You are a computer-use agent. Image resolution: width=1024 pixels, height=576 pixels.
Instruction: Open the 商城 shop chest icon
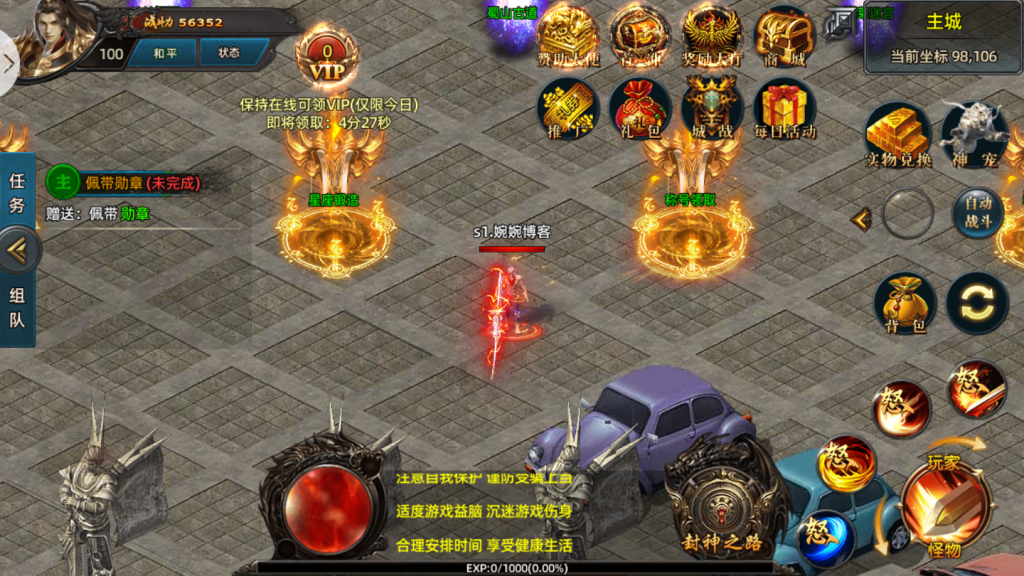click(783, 39)
